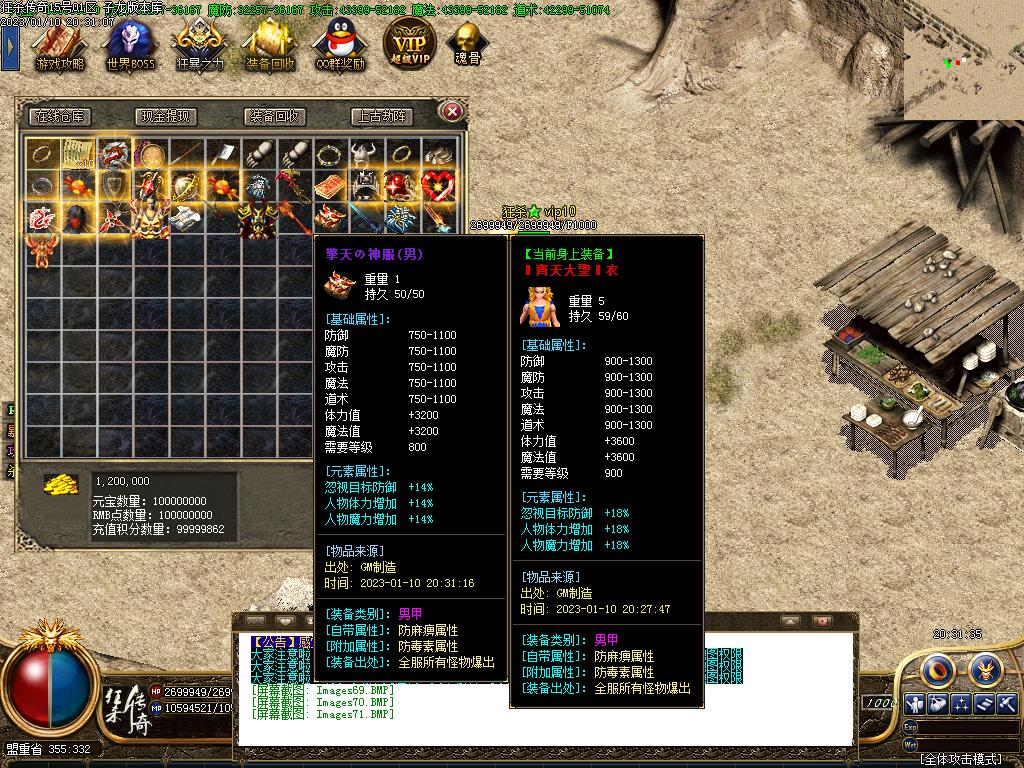This screenshot has height=768, width=1024.
Task: Click the bag panel's 装备回收 button
Action: pos(275,116)
